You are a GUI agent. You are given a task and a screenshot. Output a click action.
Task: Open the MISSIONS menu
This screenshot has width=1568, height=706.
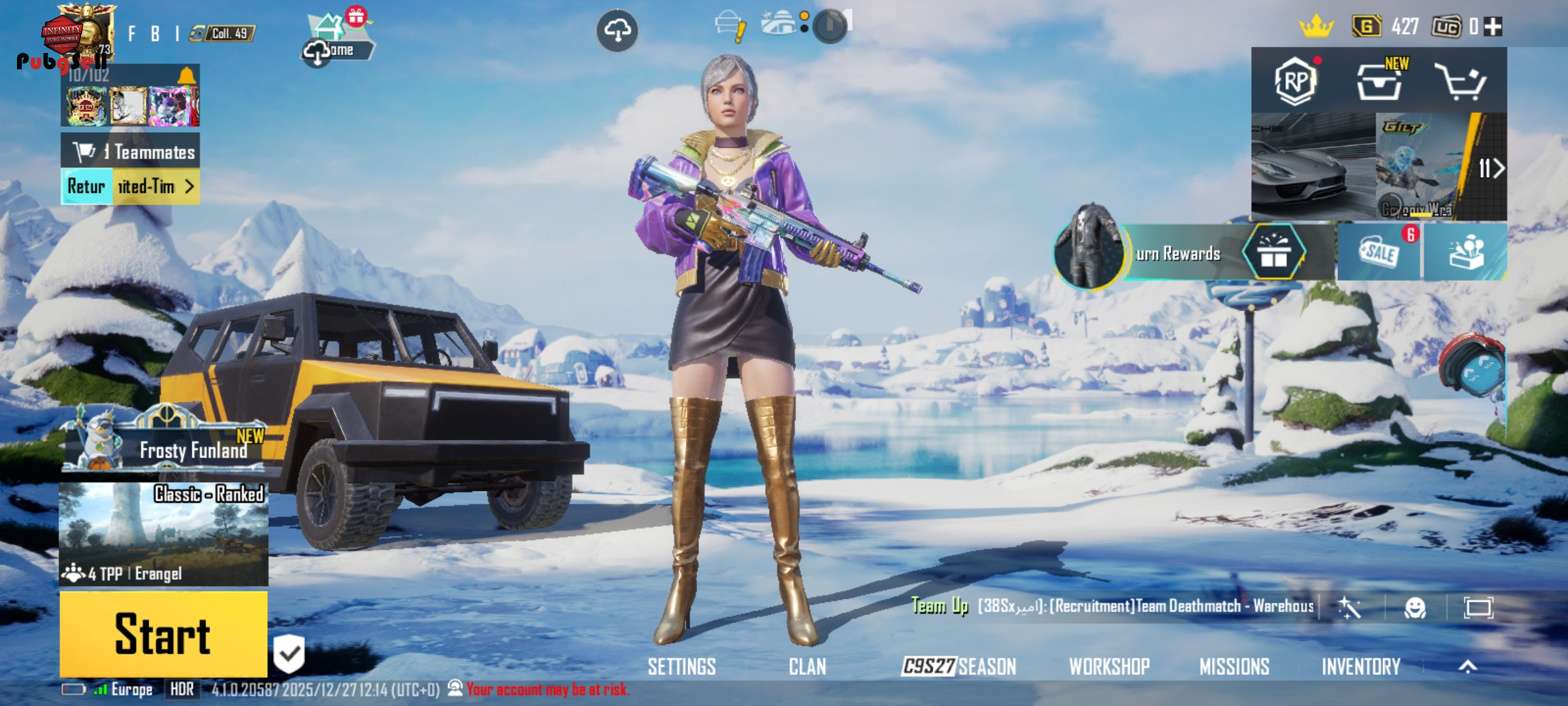[x=1234, y=667]
